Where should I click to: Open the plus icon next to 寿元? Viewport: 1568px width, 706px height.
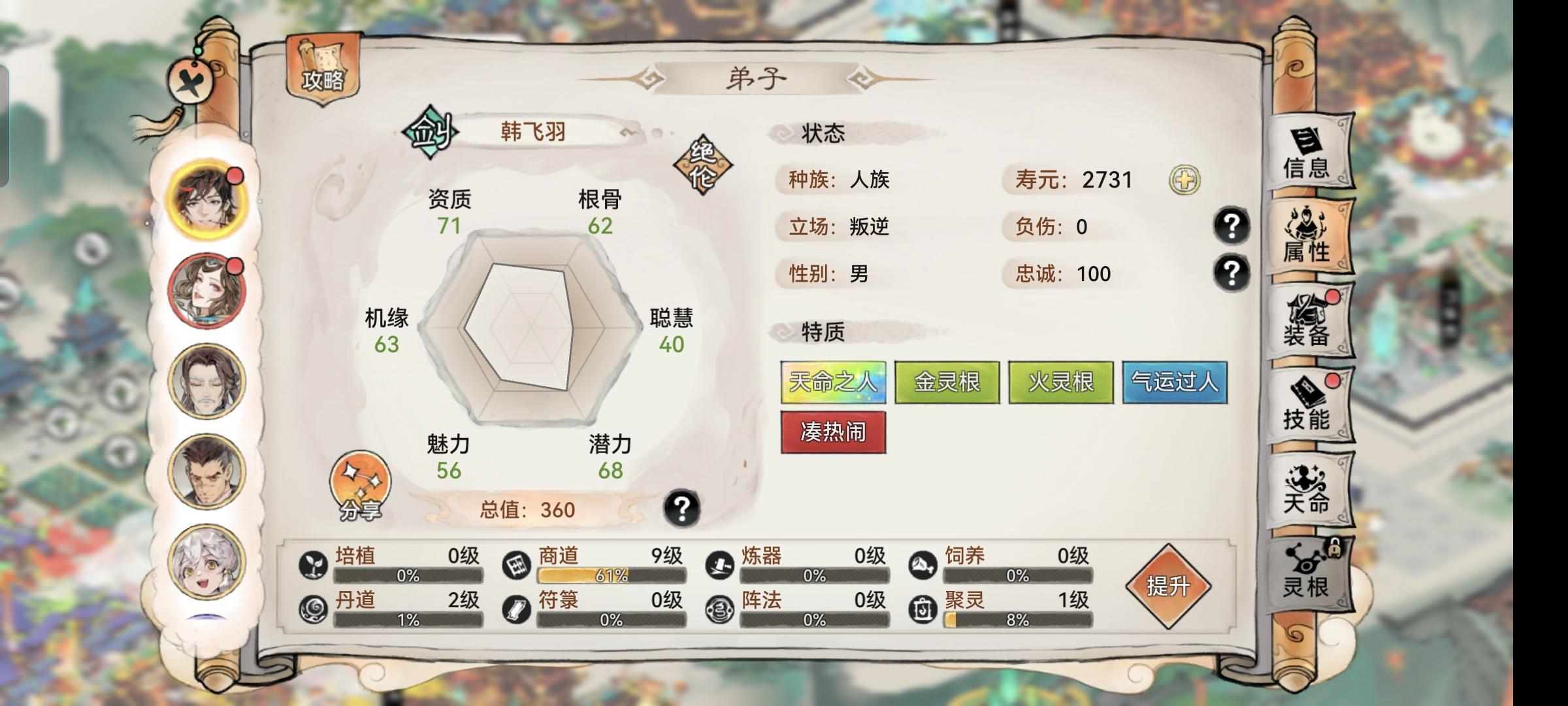[1184, 178]
